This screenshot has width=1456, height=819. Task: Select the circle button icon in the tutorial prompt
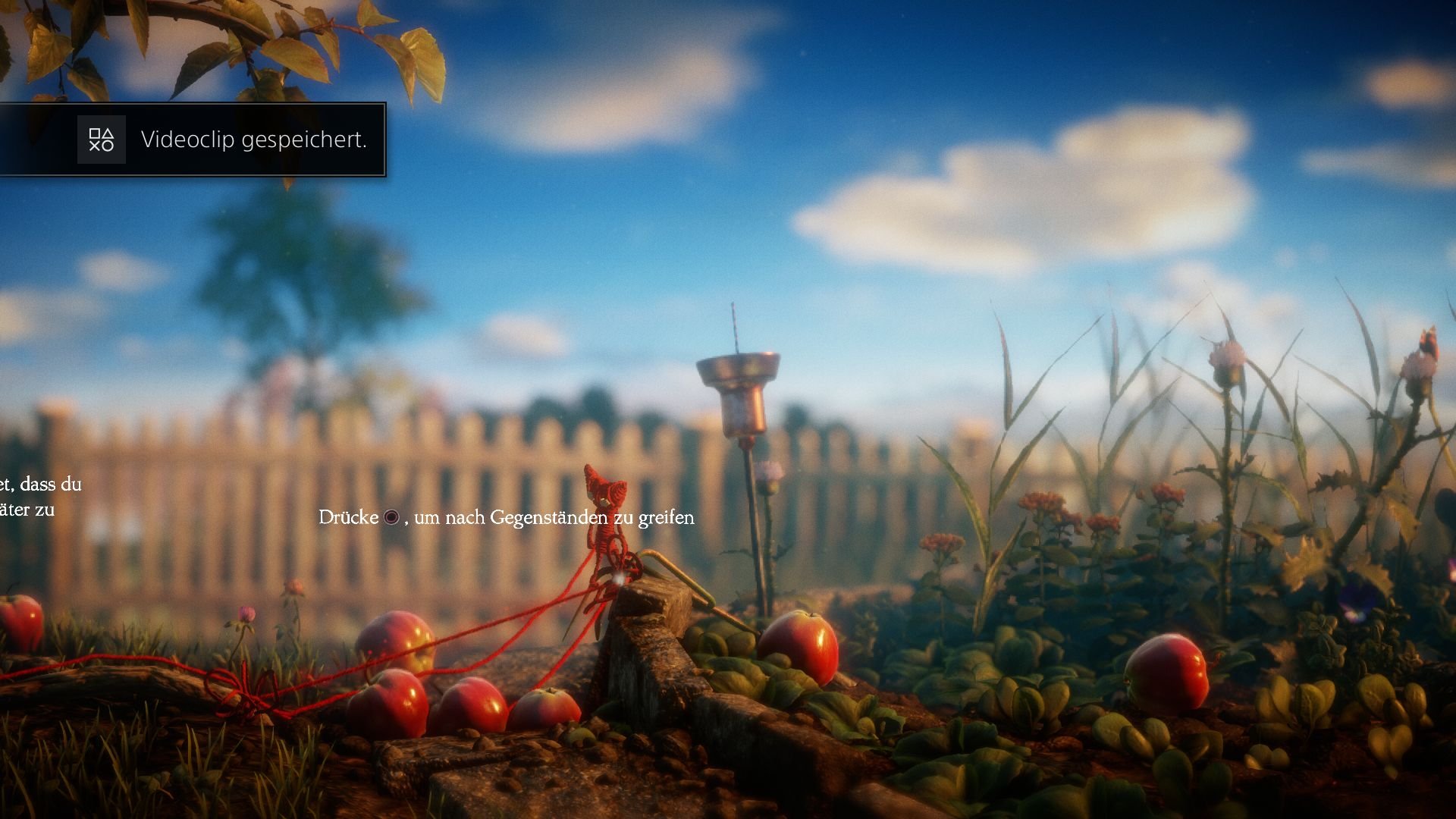pyautogui.click(x=391, y=518)
